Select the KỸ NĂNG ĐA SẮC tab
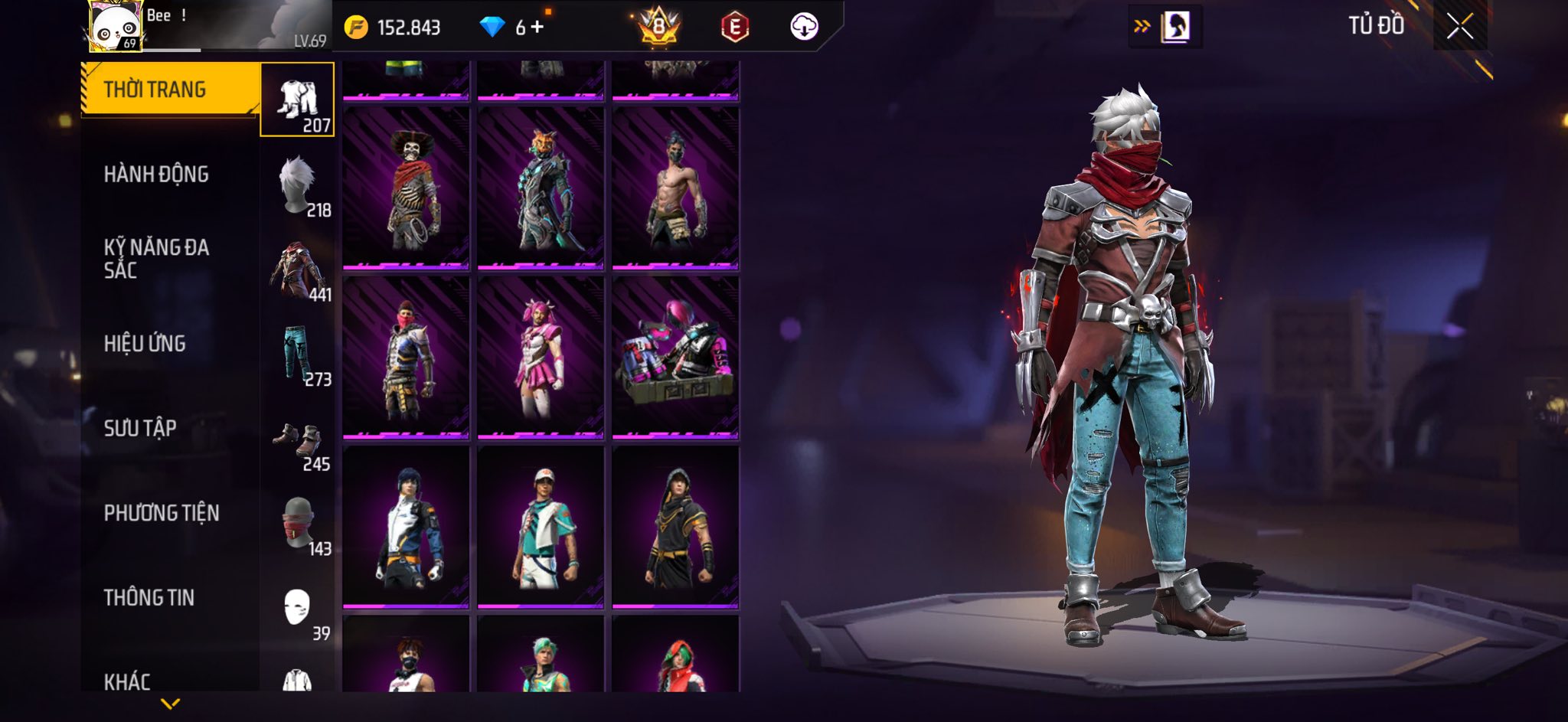Image resolution: width=1568 pixels, height=722 pixels. 156,258
